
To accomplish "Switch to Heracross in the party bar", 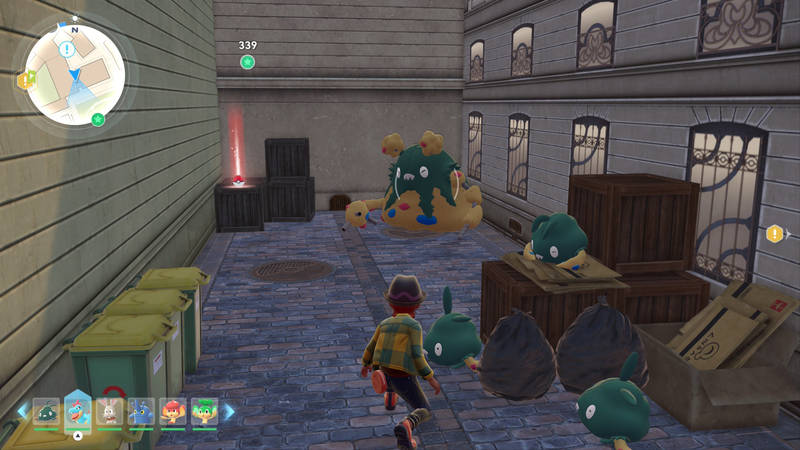I will [x=141, y=411].
